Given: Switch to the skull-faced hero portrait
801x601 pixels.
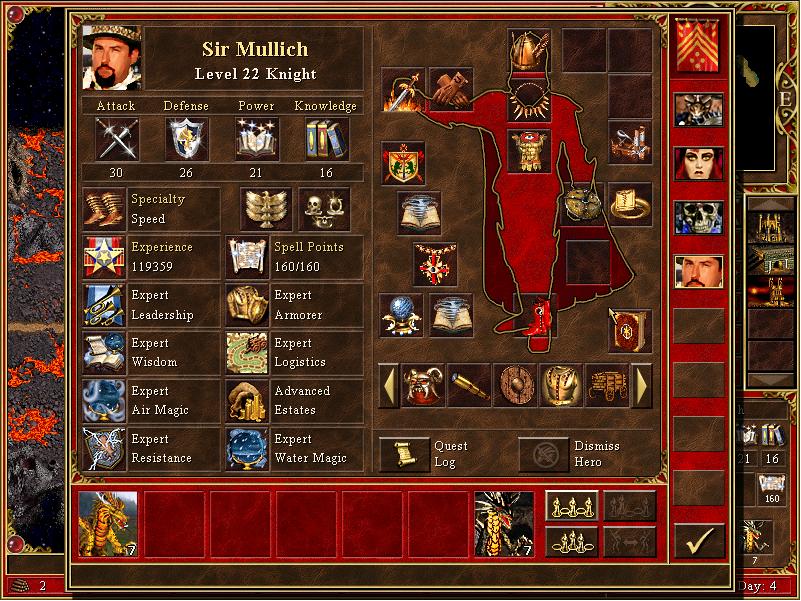Looking at the screenshot, I should (698, 217).
